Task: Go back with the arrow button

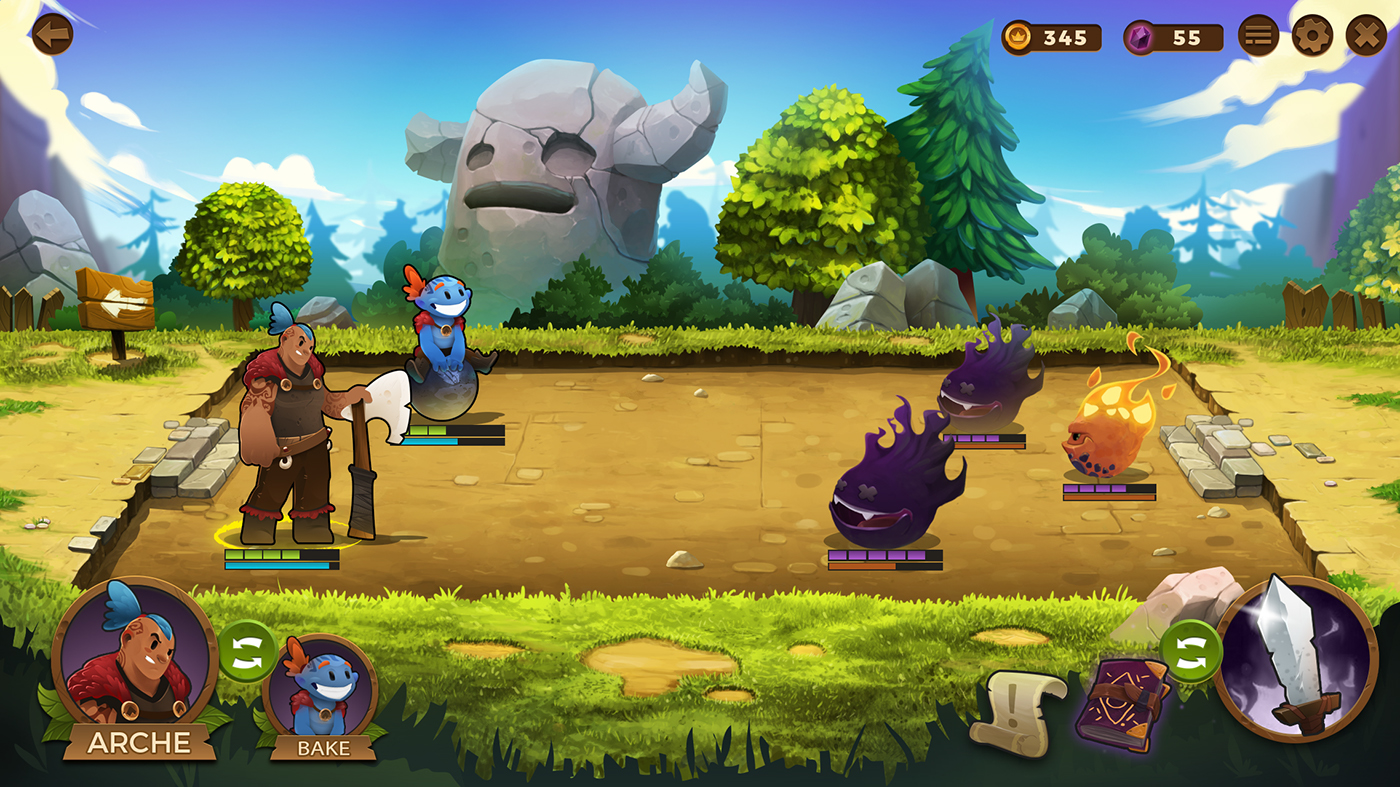Action: [52, 35]
